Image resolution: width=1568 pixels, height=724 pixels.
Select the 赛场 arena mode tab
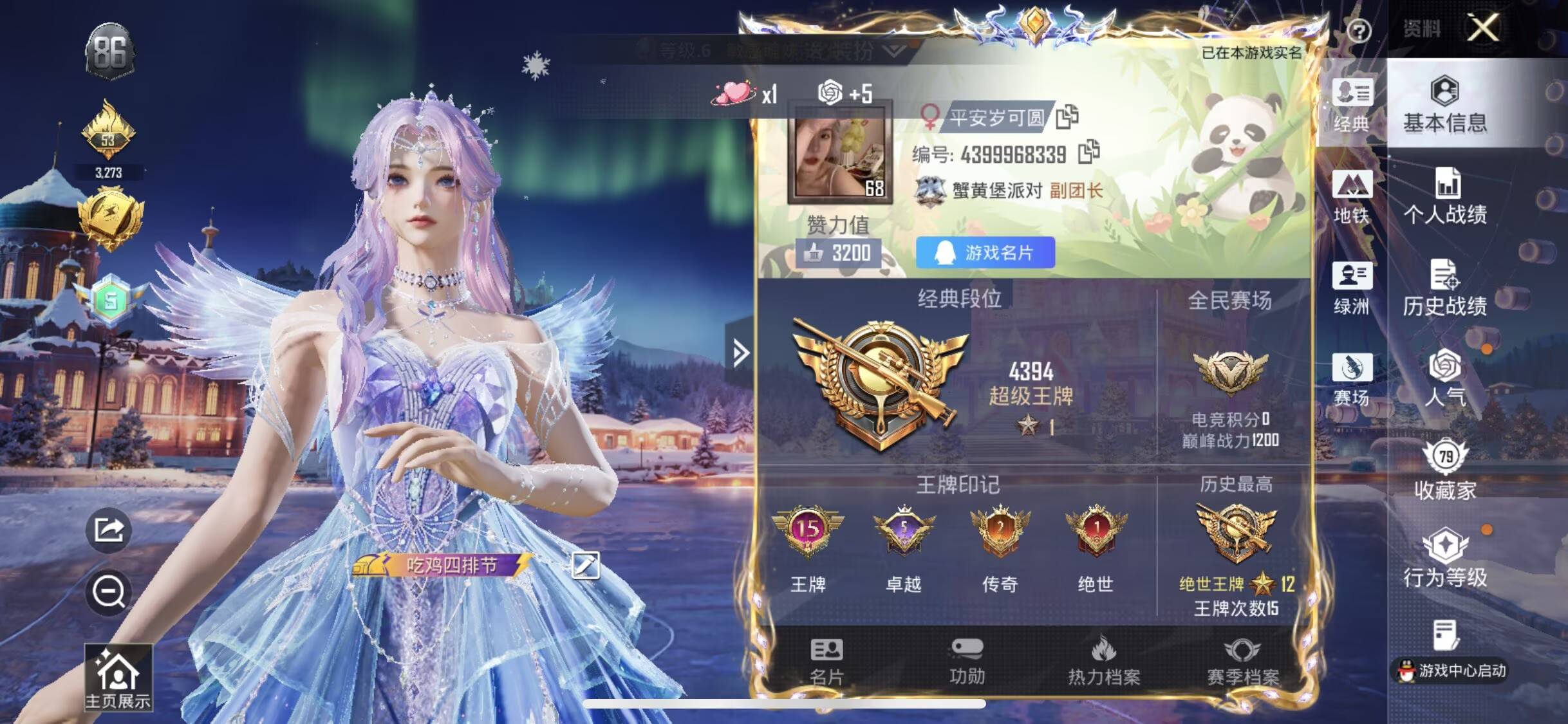pos(1351,380)
